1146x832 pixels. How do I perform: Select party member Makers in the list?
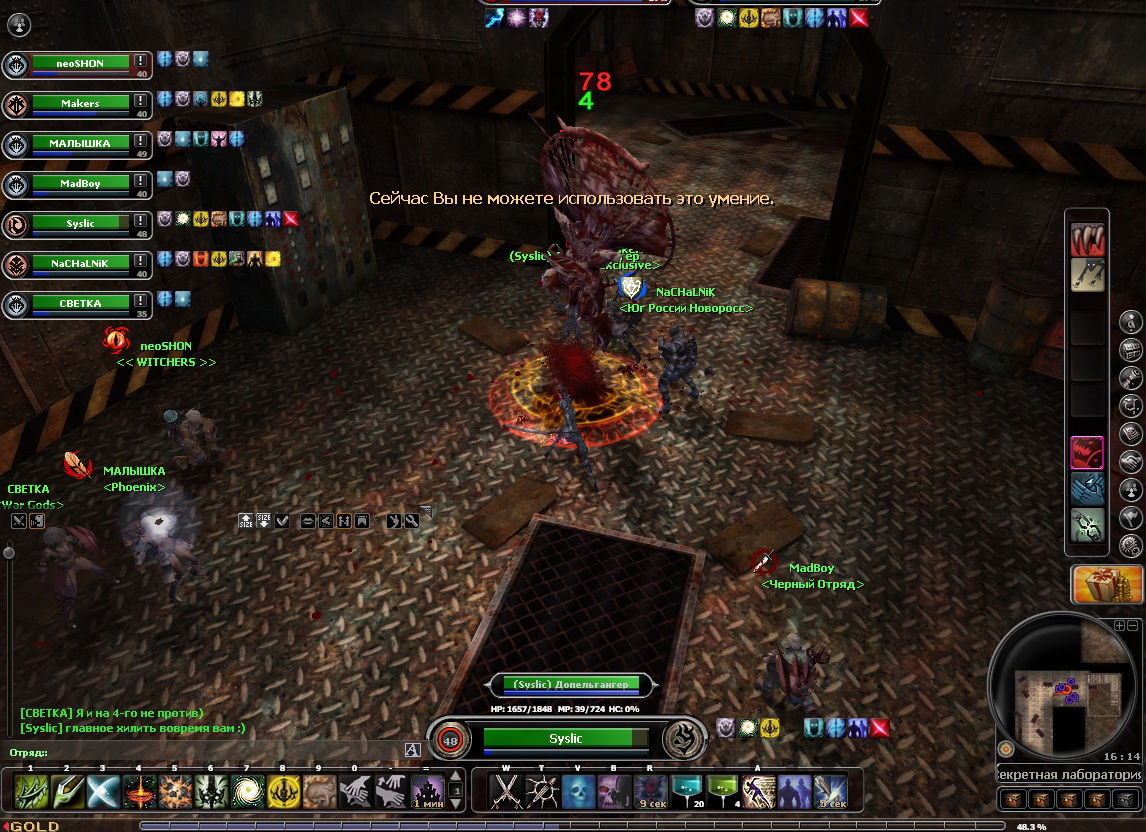coord(80,103)
